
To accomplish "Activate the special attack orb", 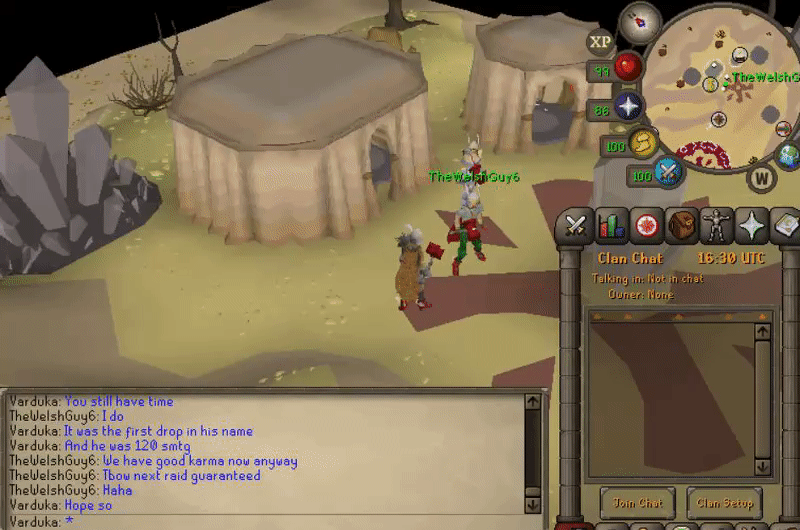I will pos(669,172).
